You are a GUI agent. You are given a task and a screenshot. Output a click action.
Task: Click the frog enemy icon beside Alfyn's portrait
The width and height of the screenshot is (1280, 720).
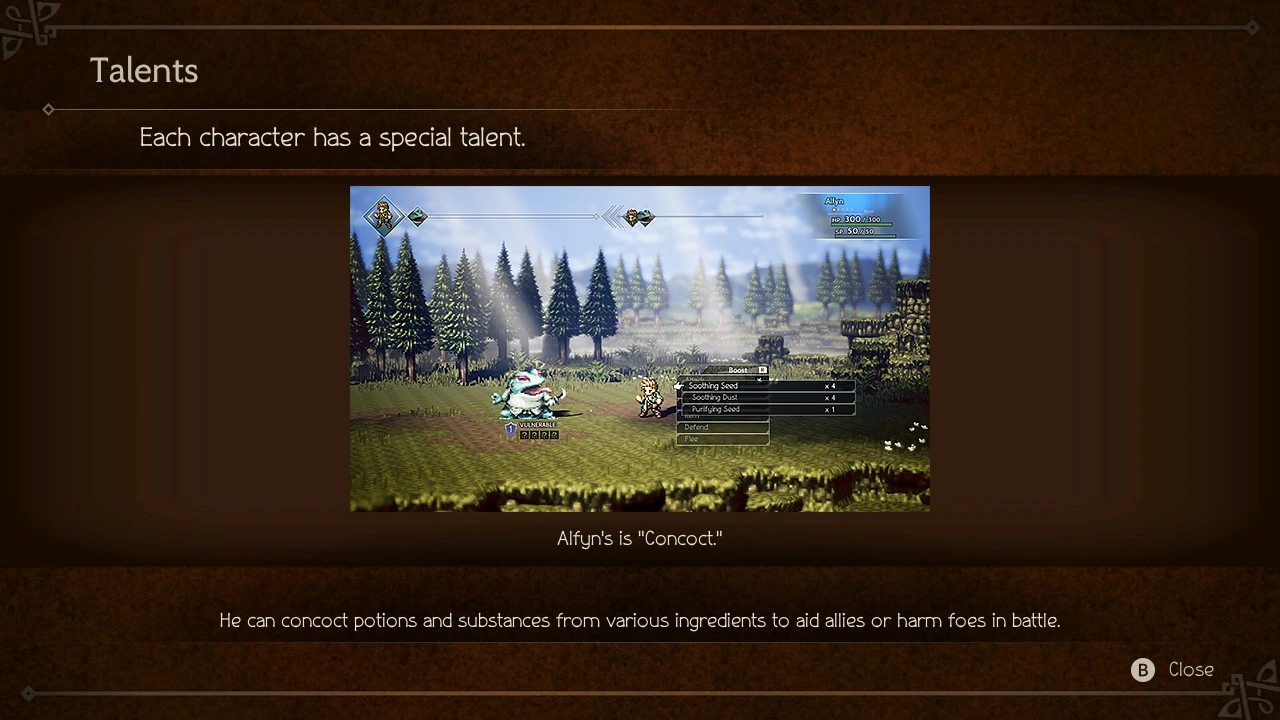point(417,217)
